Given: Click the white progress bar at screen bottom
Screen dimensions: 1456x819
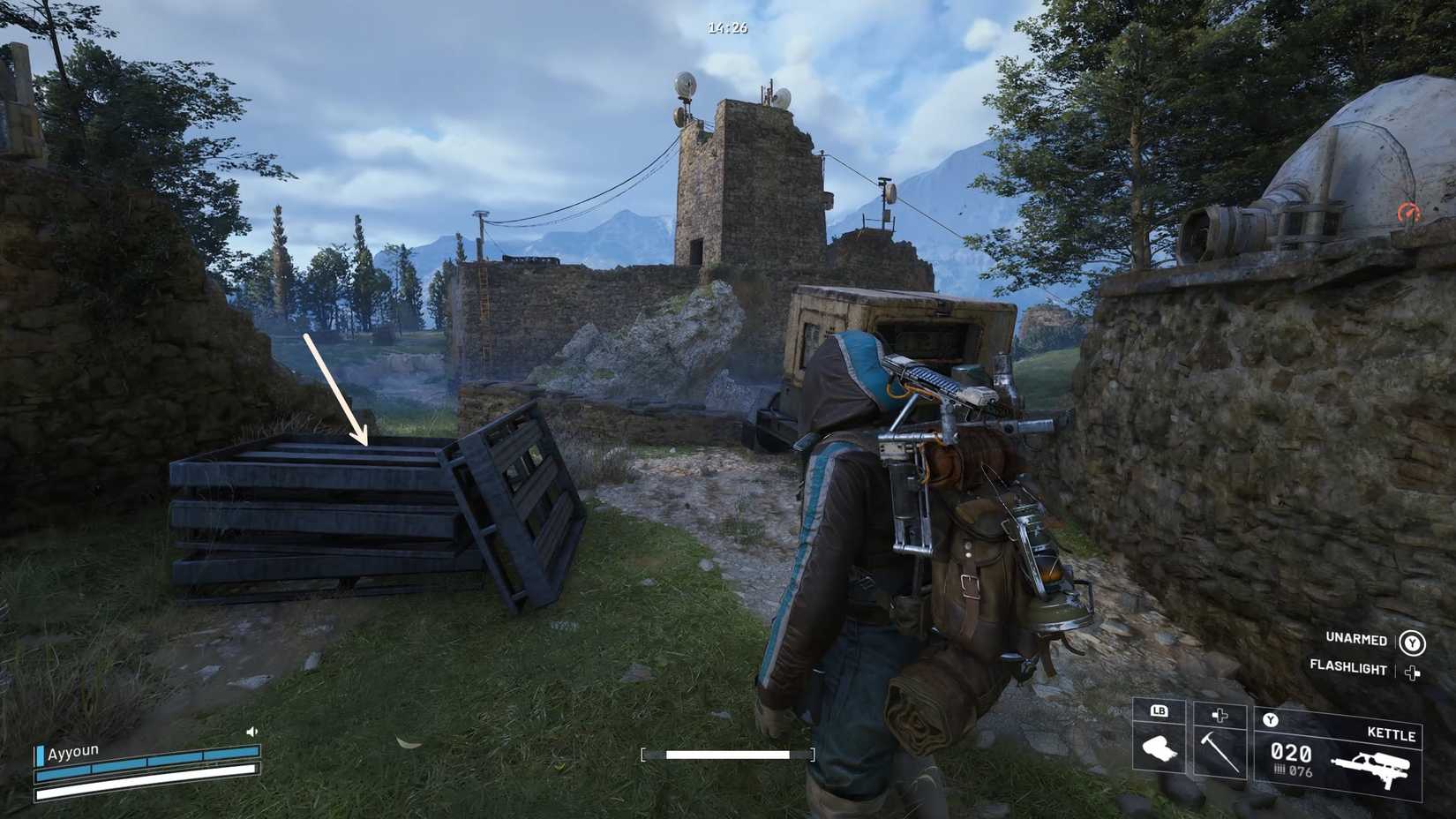Looking at the screenshot, I should [x=728, y=755].
